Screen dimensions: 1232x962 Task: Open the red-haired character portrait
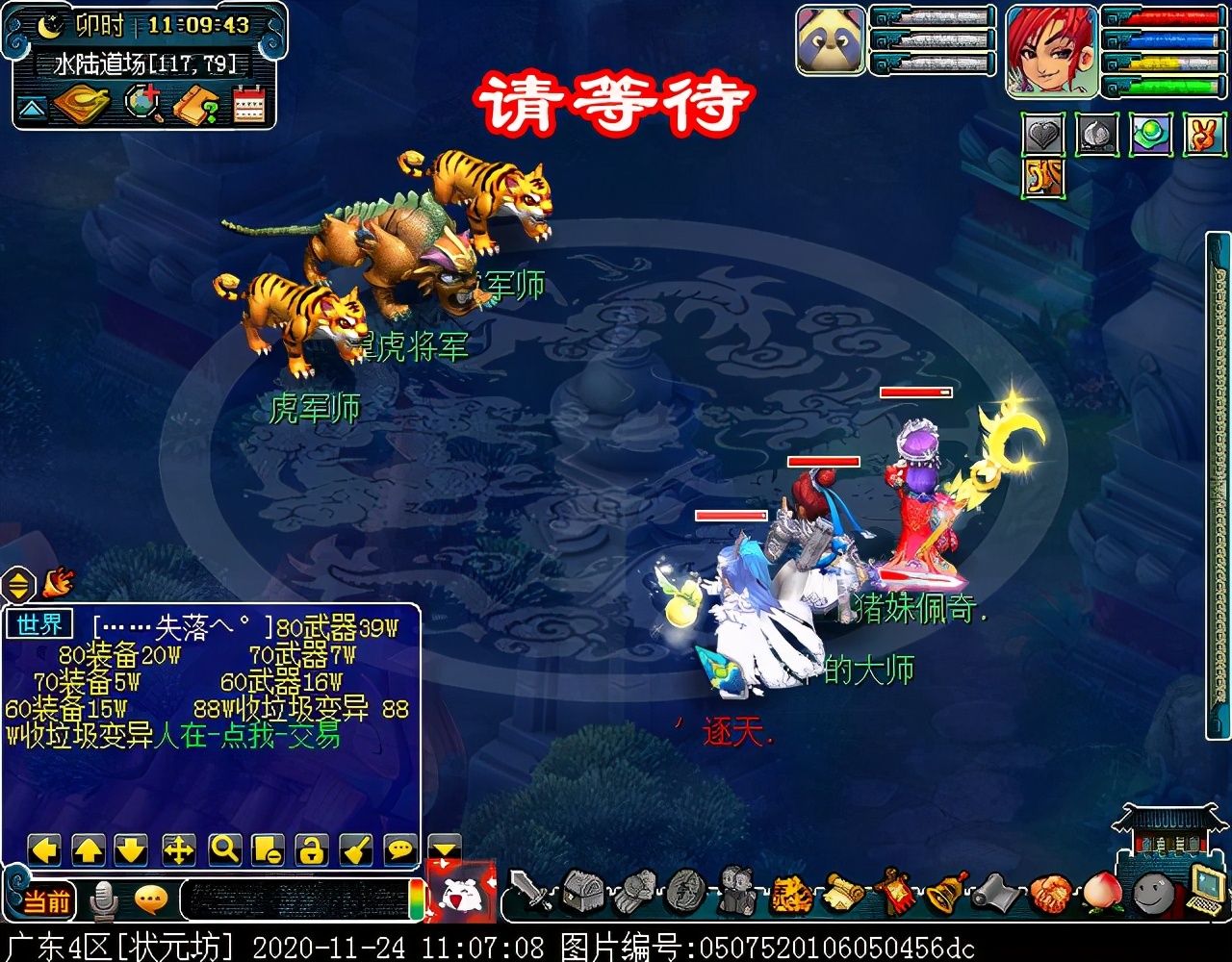(x=1052, y=51)
